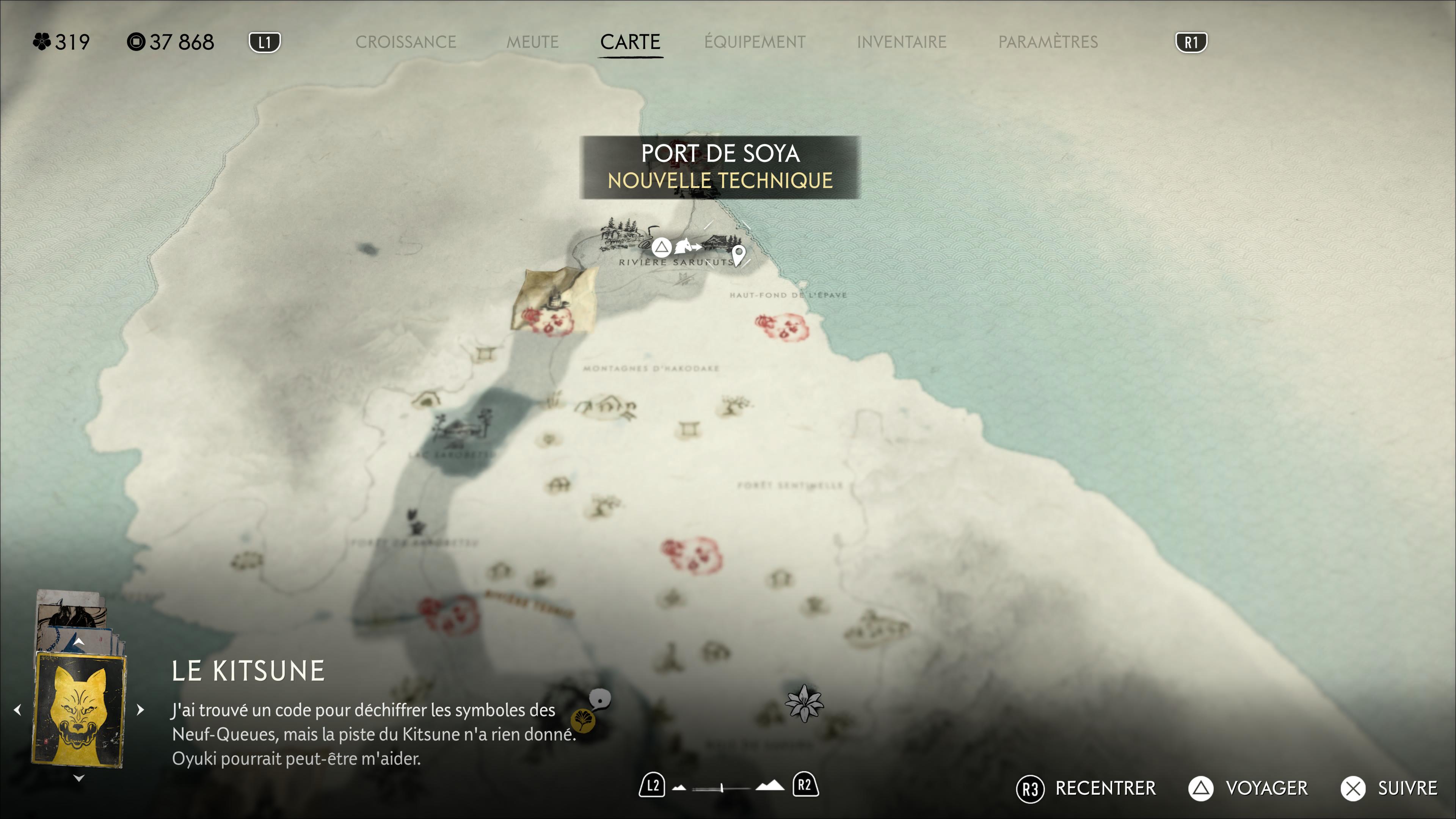Show the Paramètres tab
Screen dimensions: 1456x819
point(1047,42)
